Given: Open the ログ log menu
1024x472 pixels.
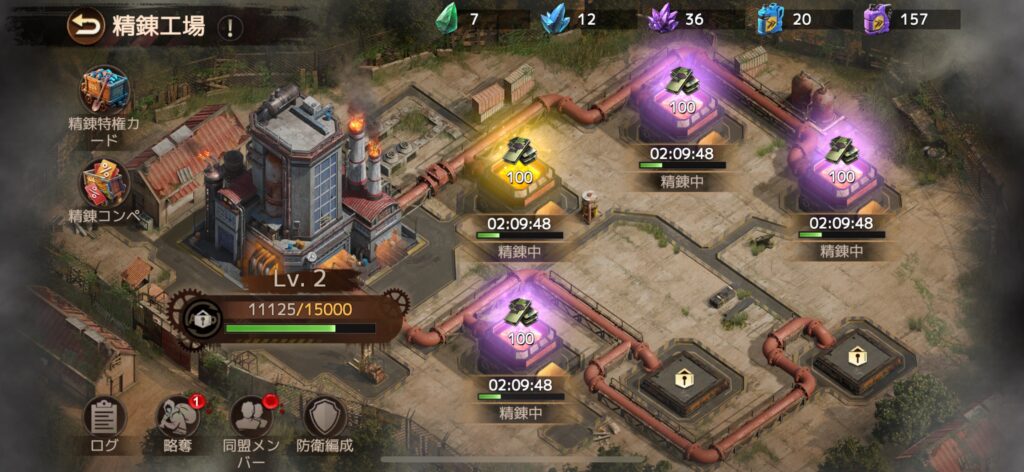Looking at the screenshot, I should (104, 418).
